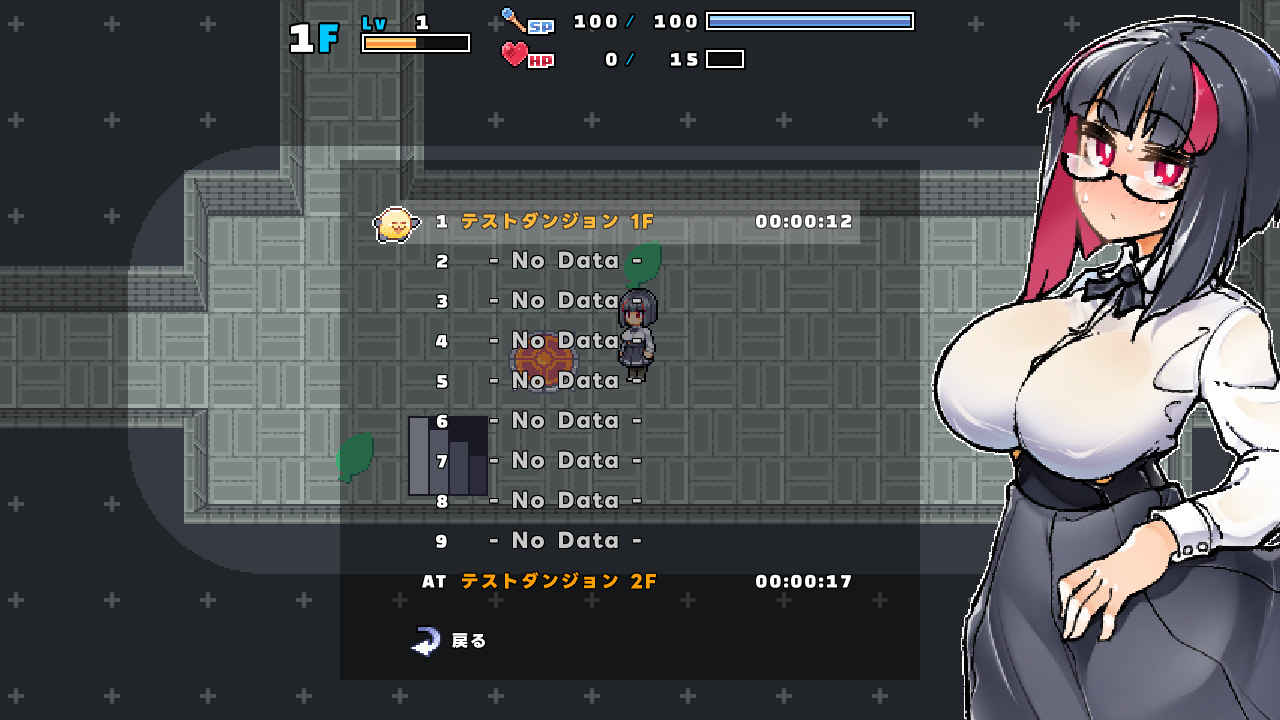Select save slot 9

coord(566,541)
